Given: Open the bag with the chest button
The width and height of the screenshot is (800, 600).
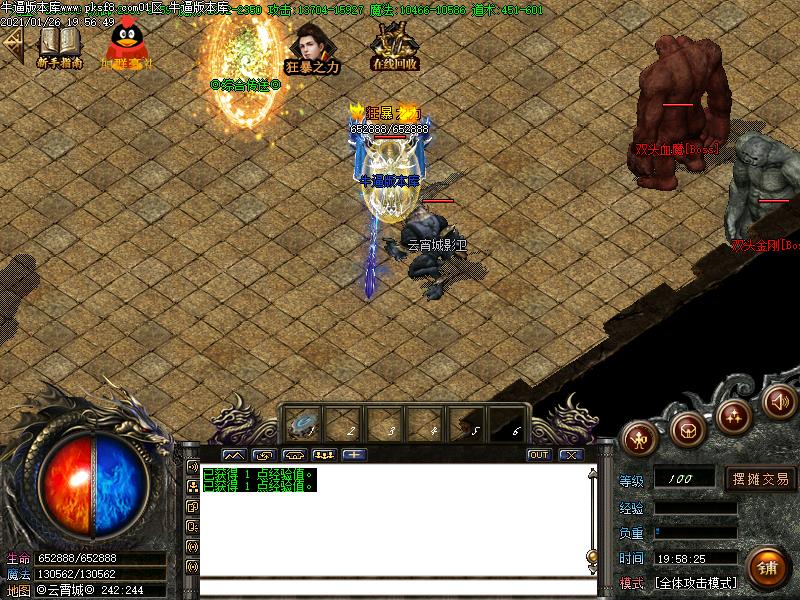Looking at the screenshot, I should click(688, 429).
